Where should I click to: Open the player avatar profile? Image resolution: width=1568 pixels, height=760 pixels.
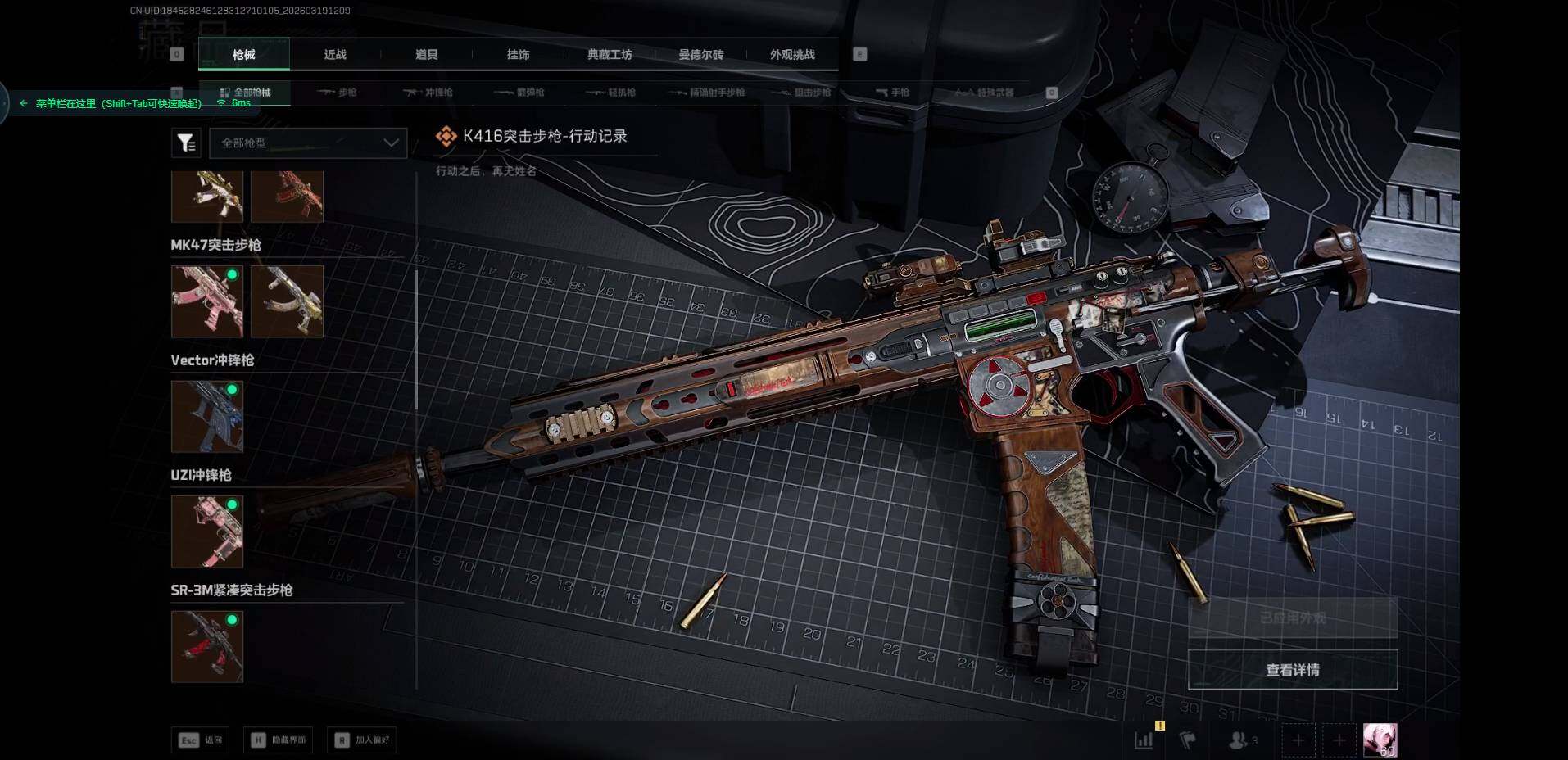[1380, 740]
